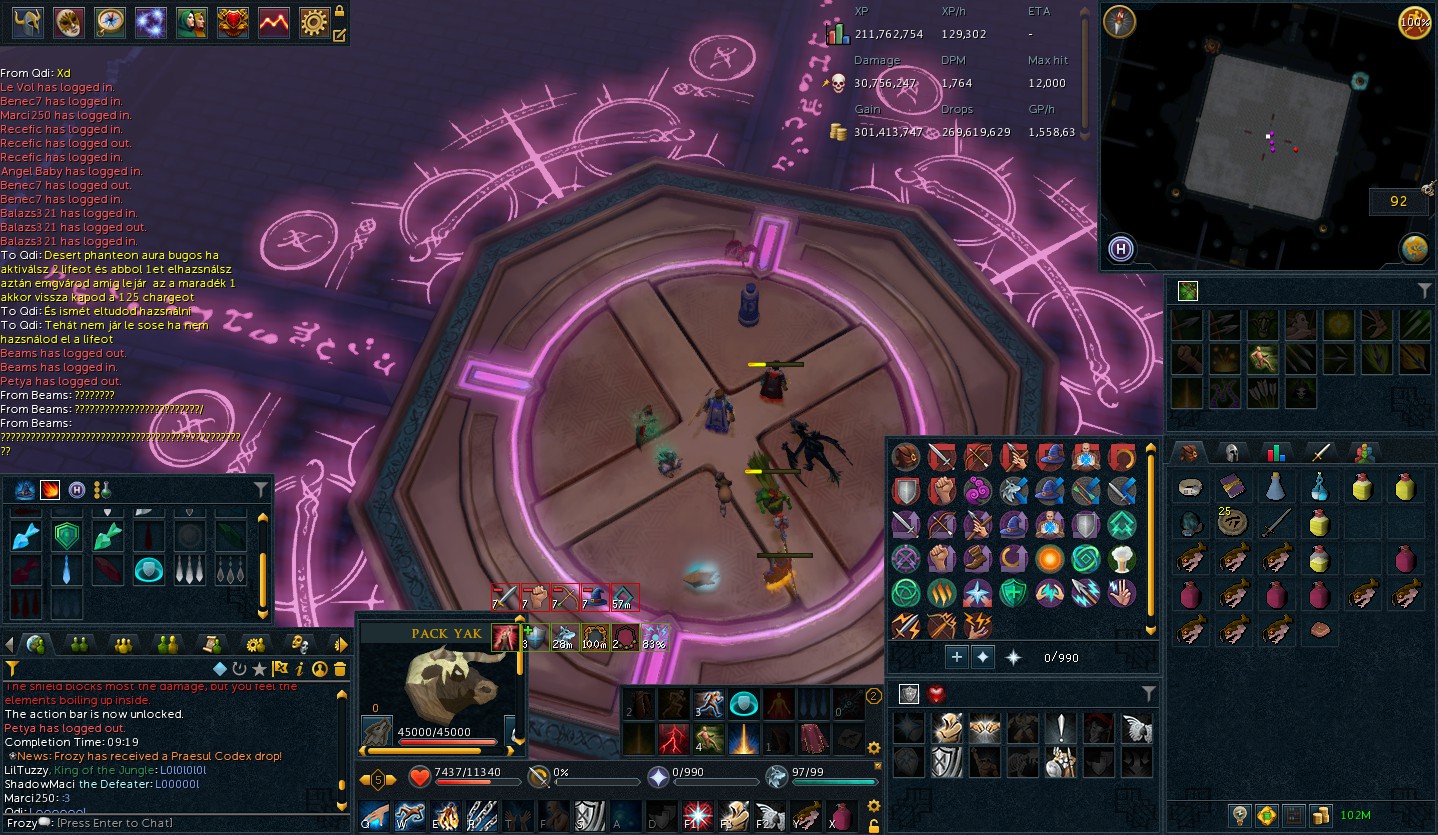Switch to the fire spellbook tab

tap(49, 490)
